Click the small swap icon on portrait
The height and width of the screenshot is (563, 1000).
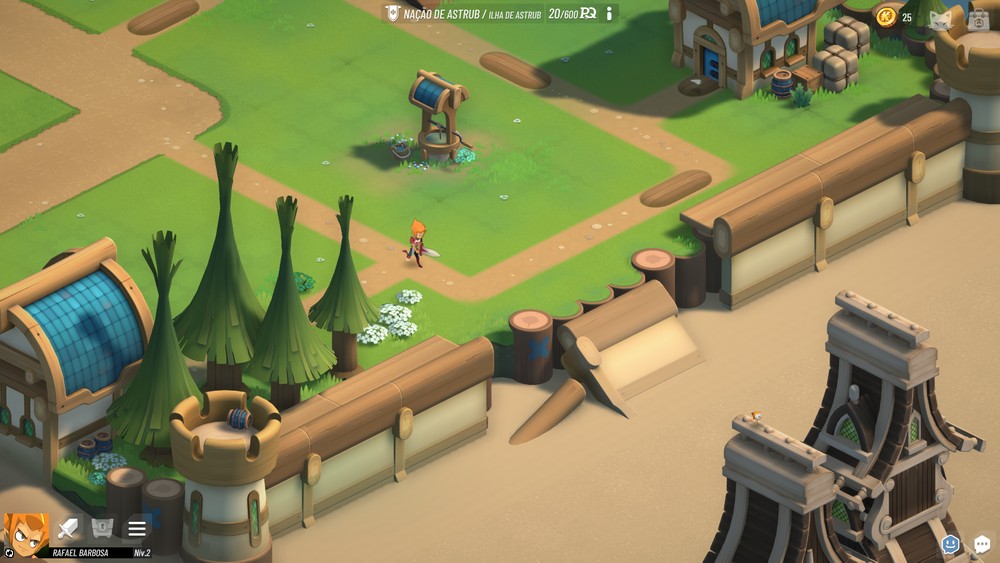(x=9, y=552)
